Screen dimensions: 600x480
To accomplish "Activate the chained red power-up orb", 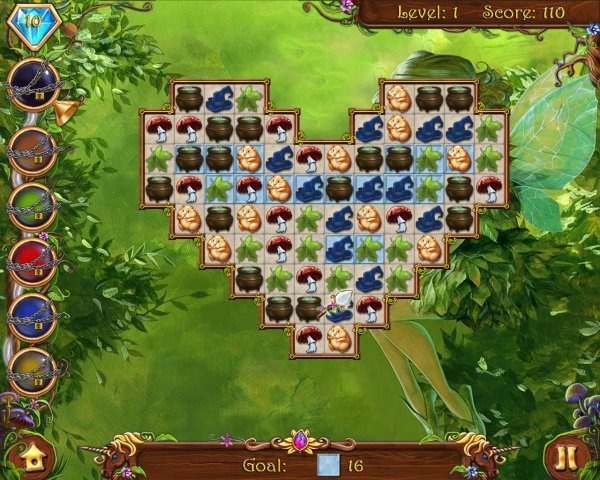I will 32,263.
